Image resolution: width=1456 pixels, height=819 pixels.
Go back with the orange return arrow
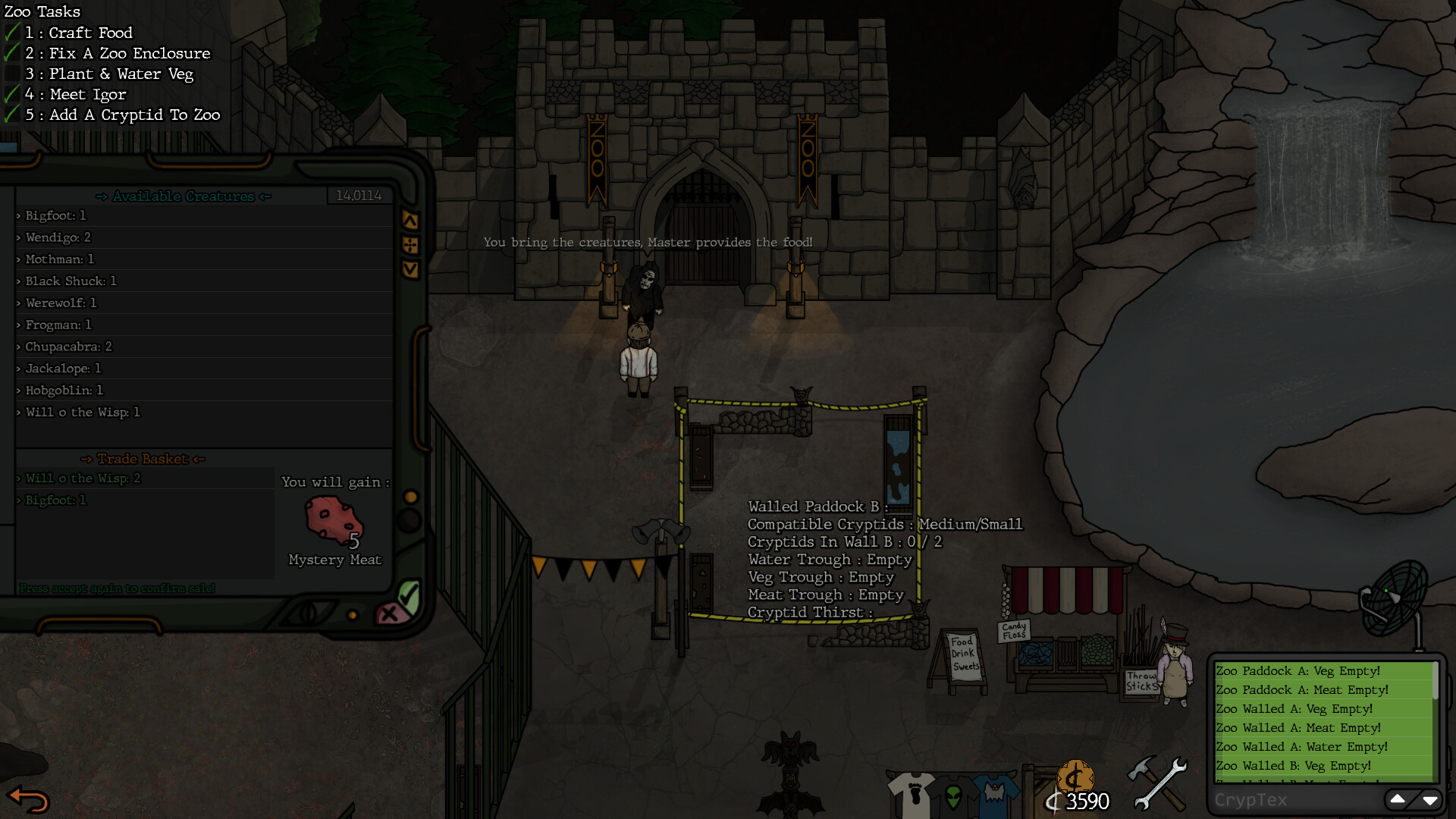click(x=28, y=799)
